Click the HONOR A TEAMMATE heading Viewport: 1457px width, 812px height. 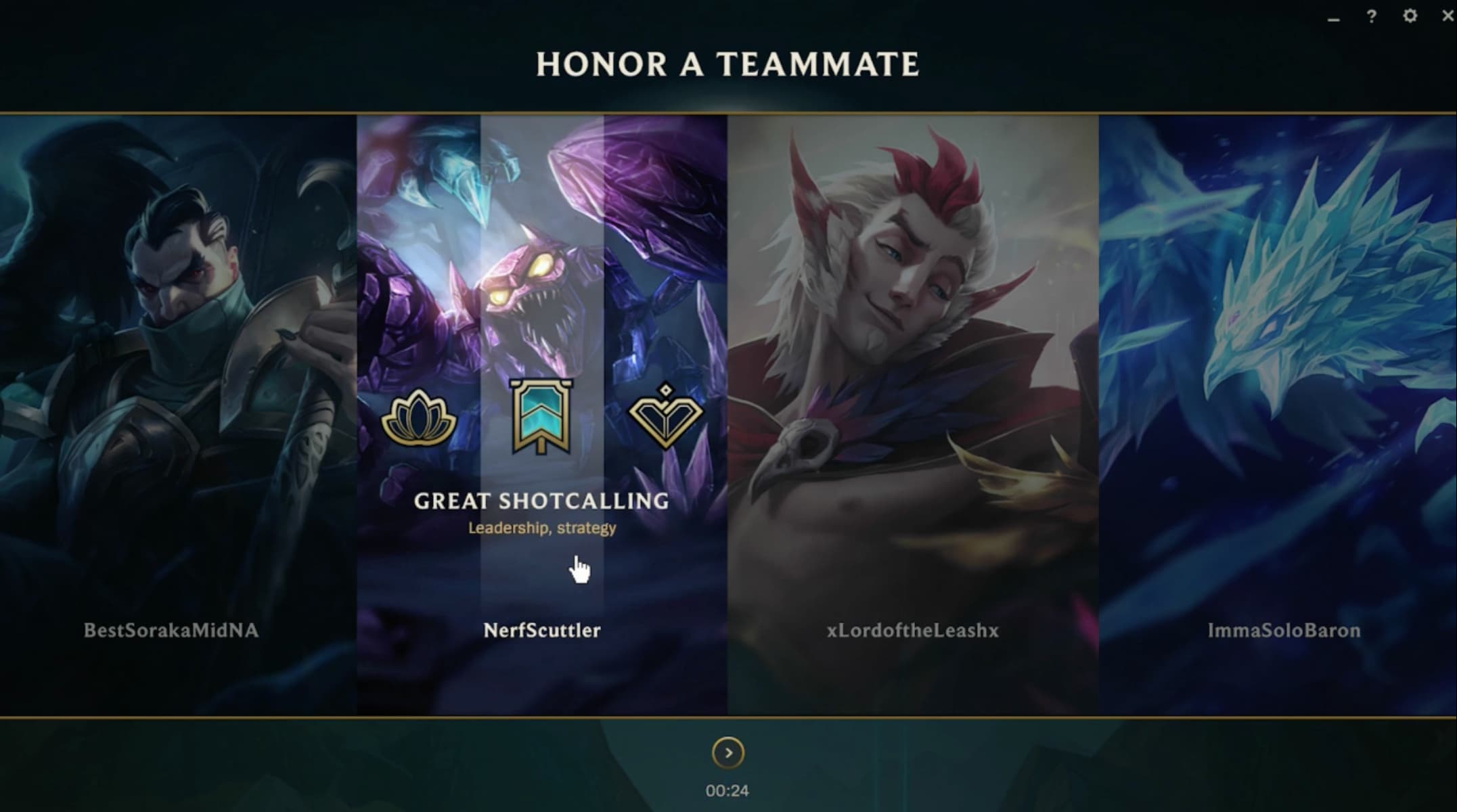tap(727, 64)
